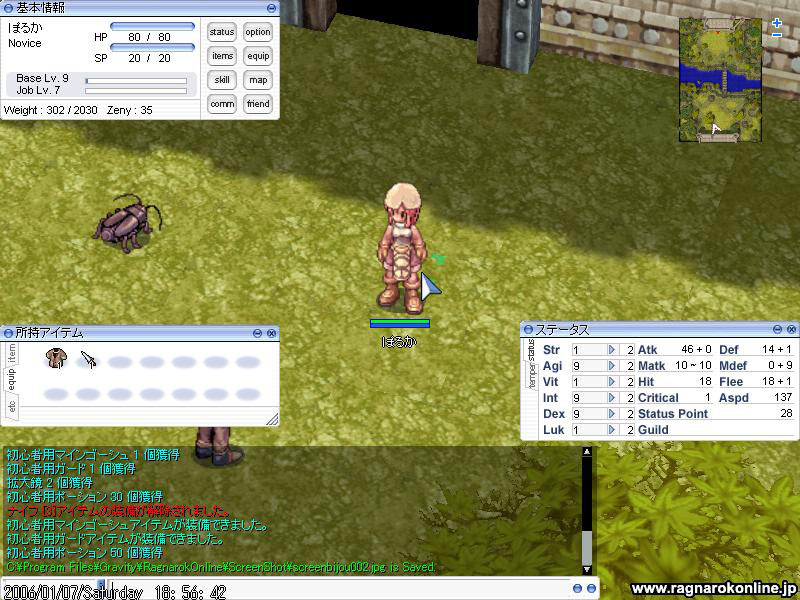Image resolution: width=800 pixels, height=600 pixels.
Task: Raise the Agi stat with its arrow
Action: 613,366
